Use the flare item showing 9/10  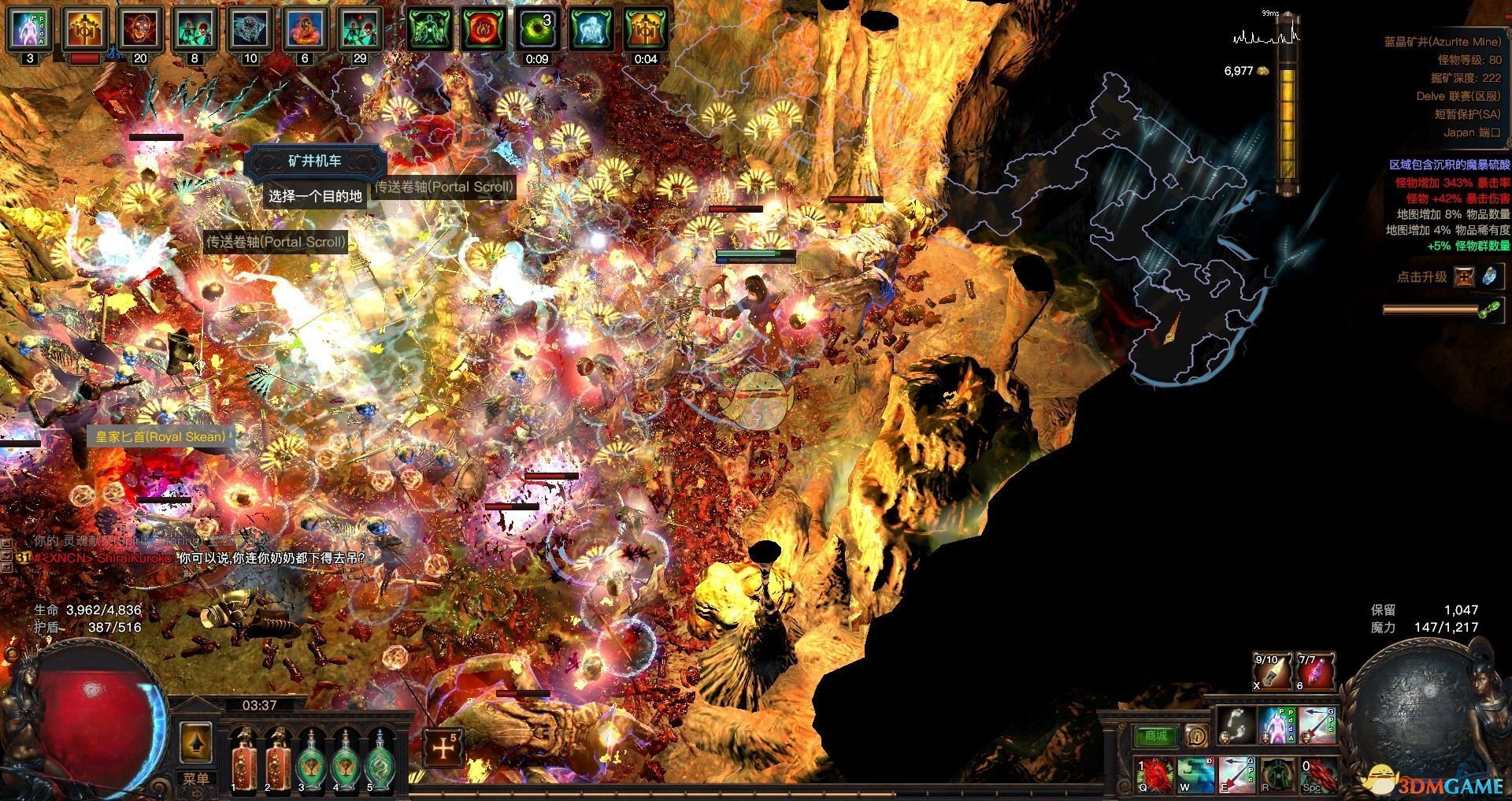pyautogui.click(x=1272, y=670)
